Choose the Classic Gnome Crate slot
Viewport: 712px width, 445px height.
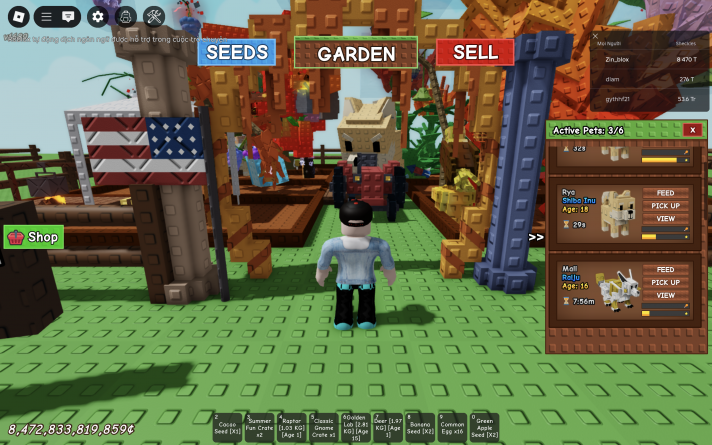click(323, 427)
